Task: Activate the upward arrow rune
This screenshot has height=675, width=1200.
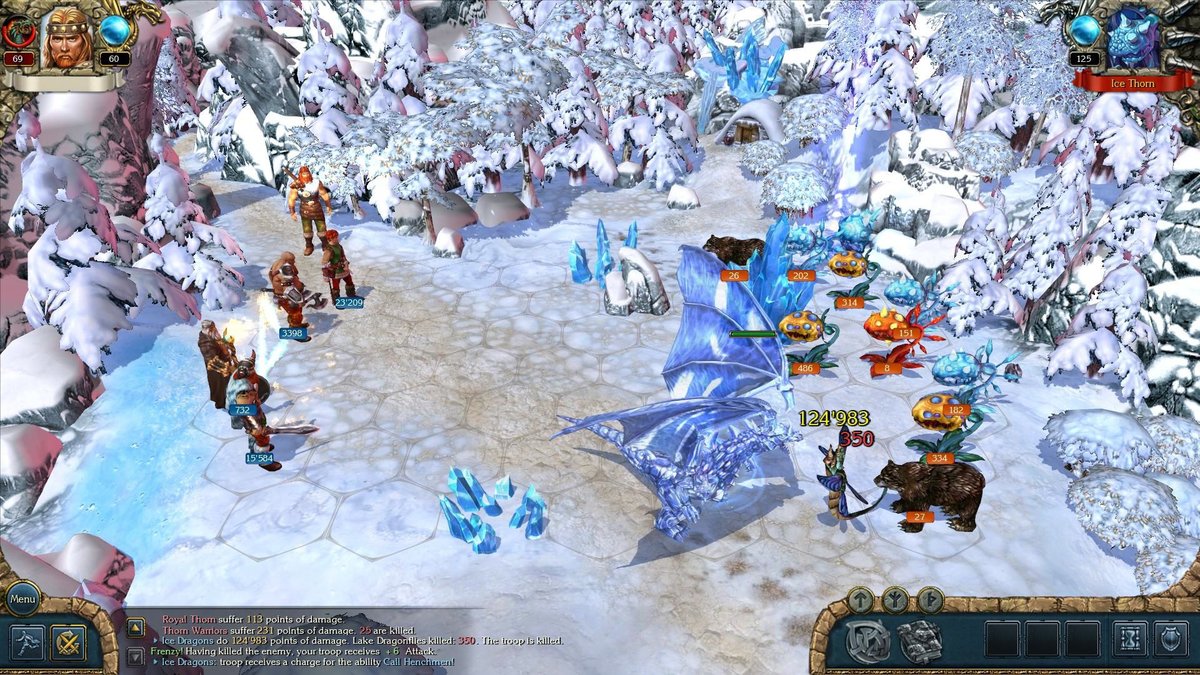Action: pyautogui.click(x=861, y=600)
